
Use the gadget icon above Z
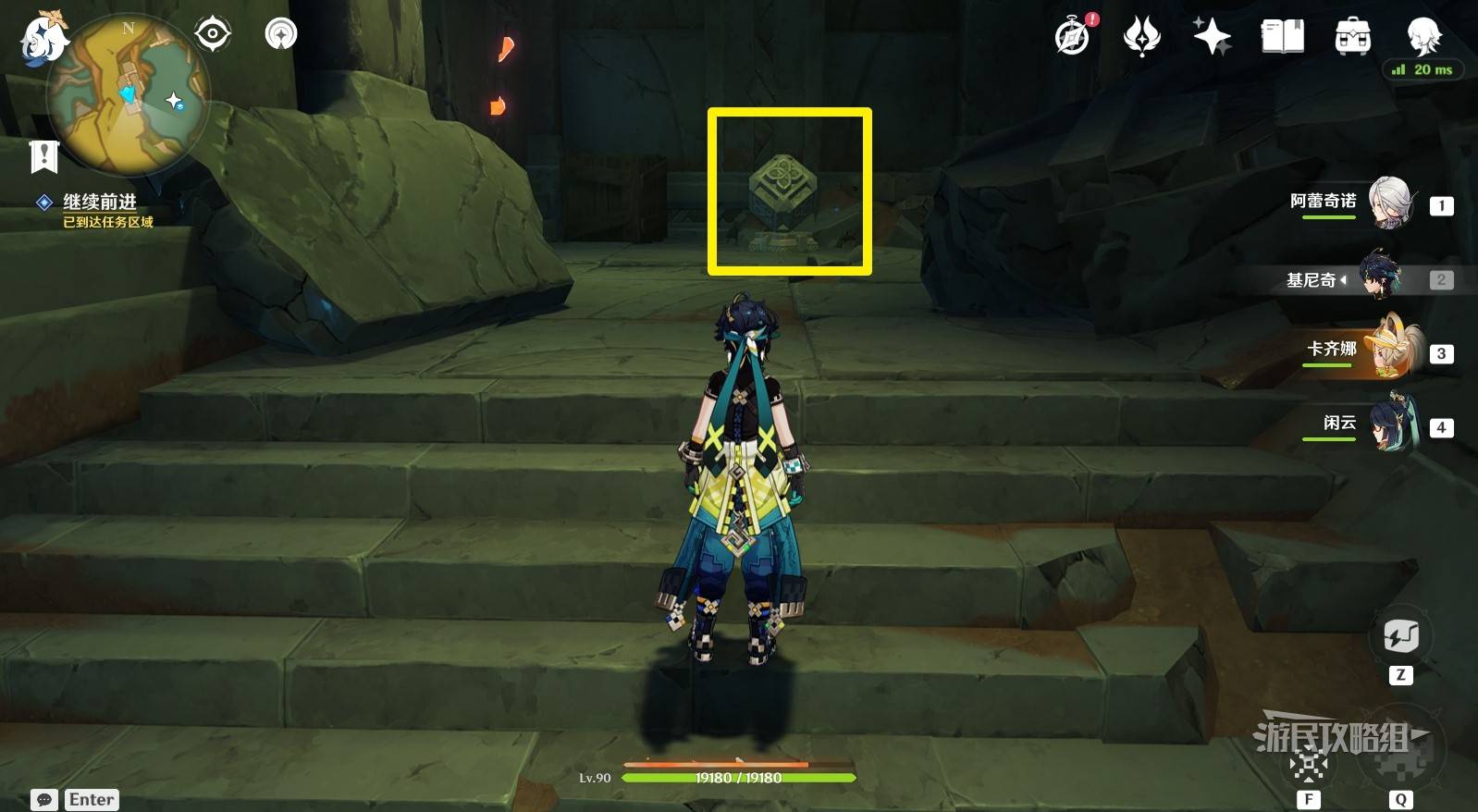[1400, 636]
